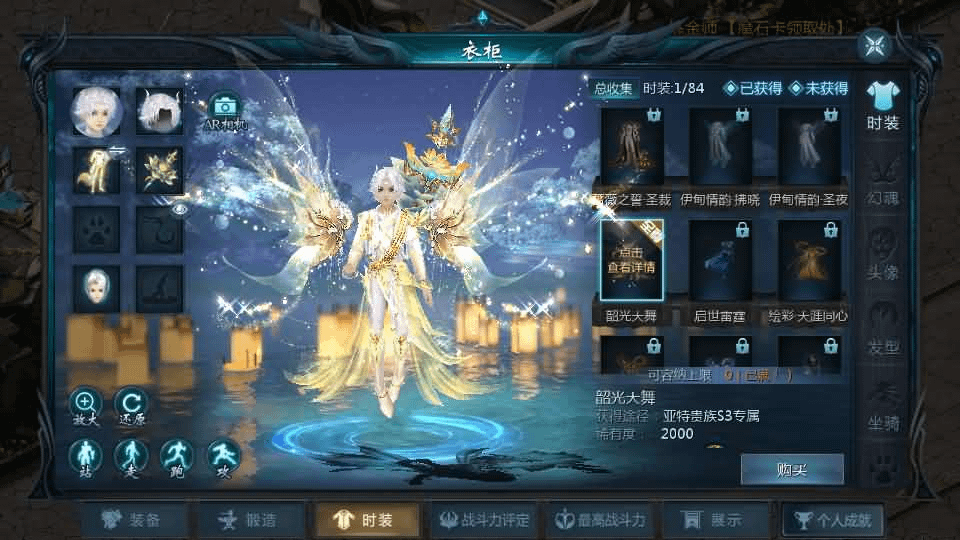The width and height of the screenshot is (960, 540).
Task: Pick the 绘彩·天涯同心 outfit
Action: click(x=809, y=260)
